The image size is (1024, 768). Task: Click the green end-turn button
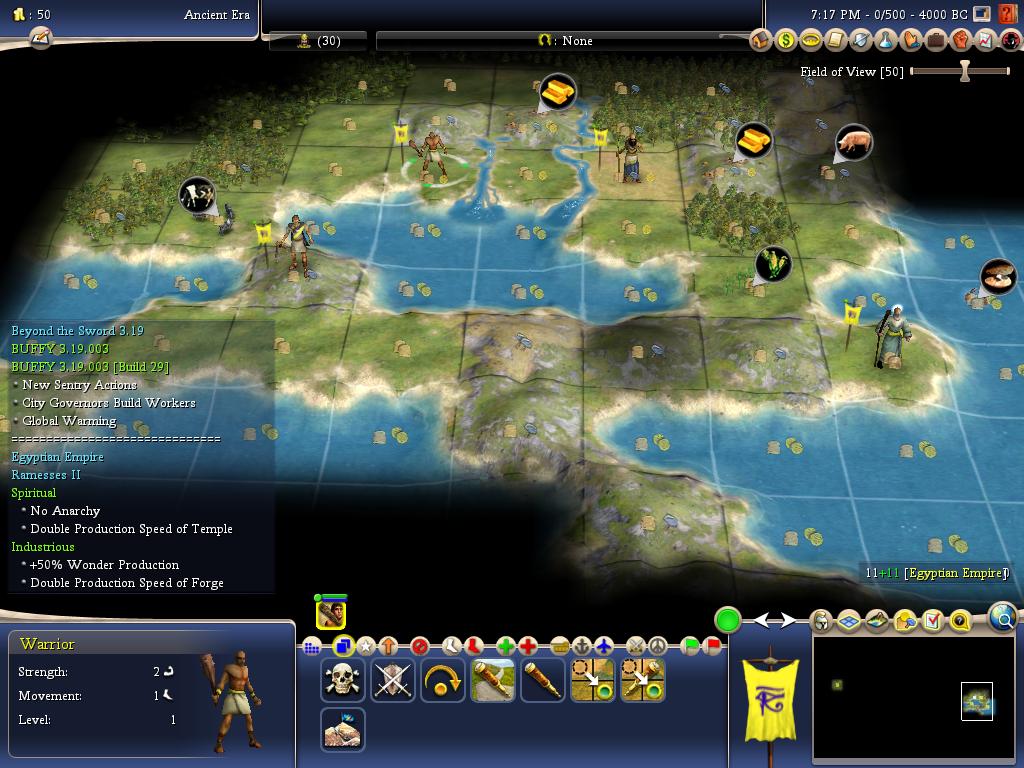coord(727,620)
